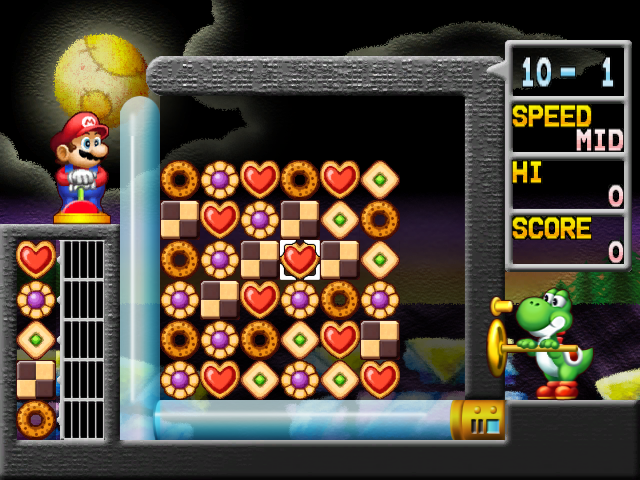This screenshot has height=480, width=640.
Task: Pick the heart cookie in Mario's side queue
Action: [x=36, y=259]
